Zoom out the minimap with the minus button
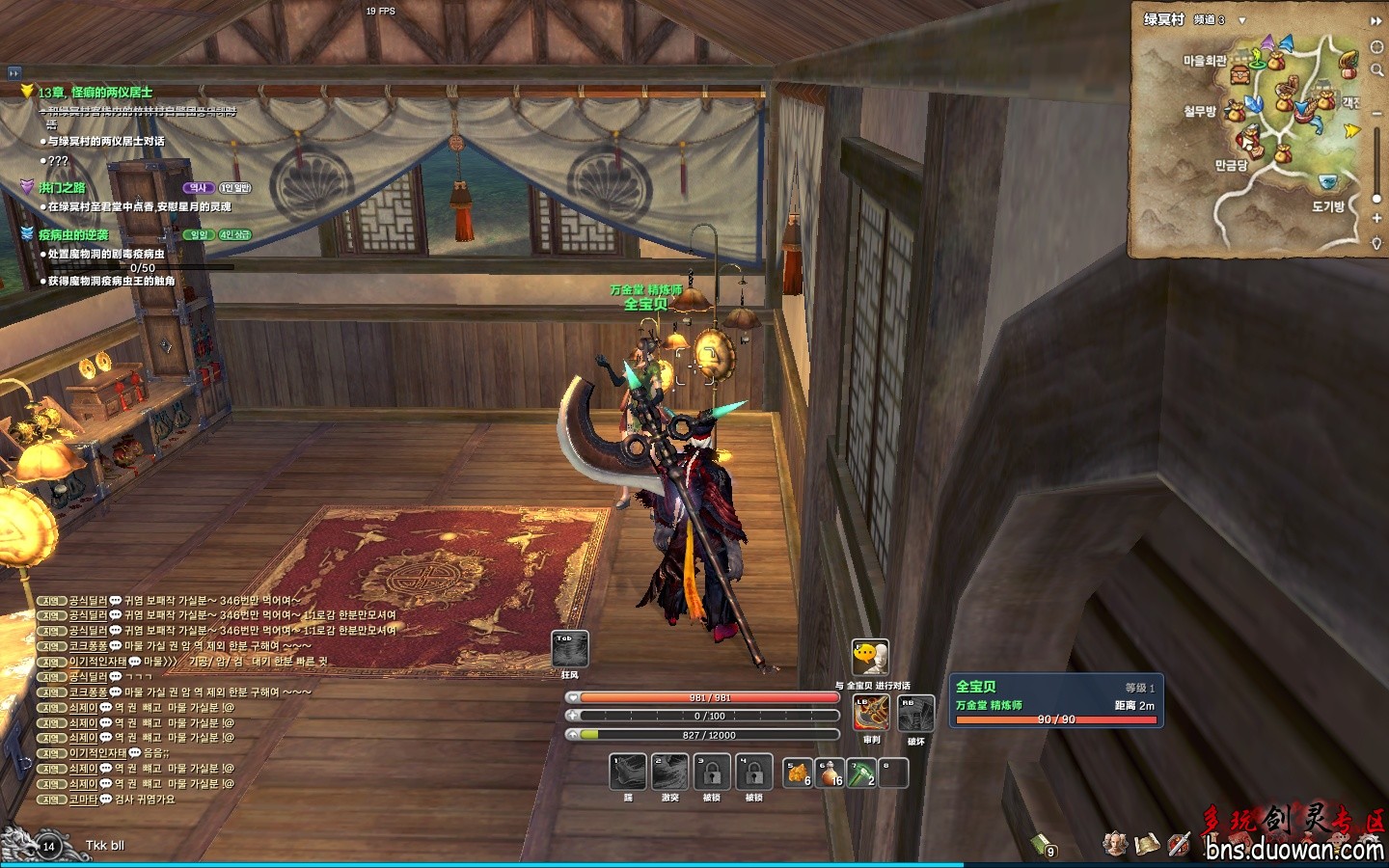This screenshot has height=868, width=1389. click(1376, 113)
